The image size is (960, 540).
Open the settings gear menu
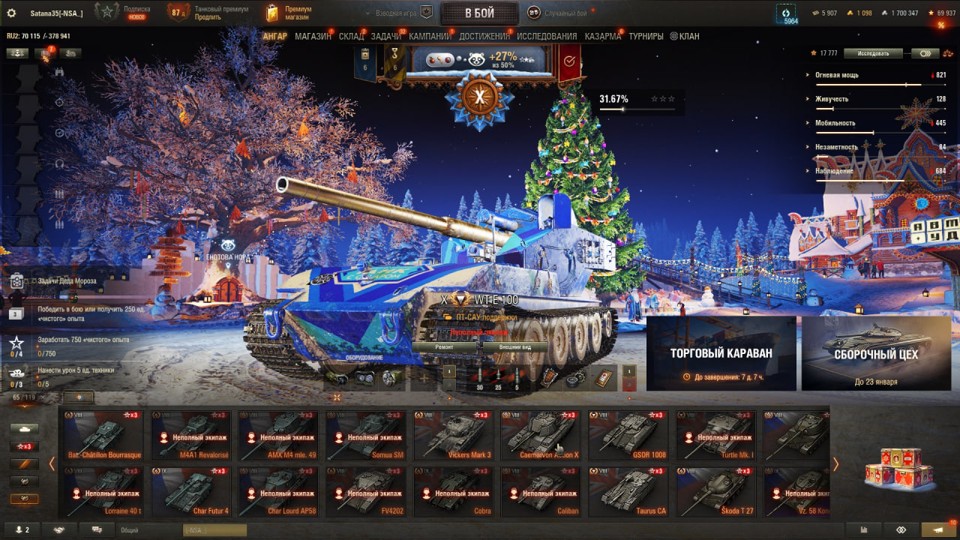(x=12, y=13)
